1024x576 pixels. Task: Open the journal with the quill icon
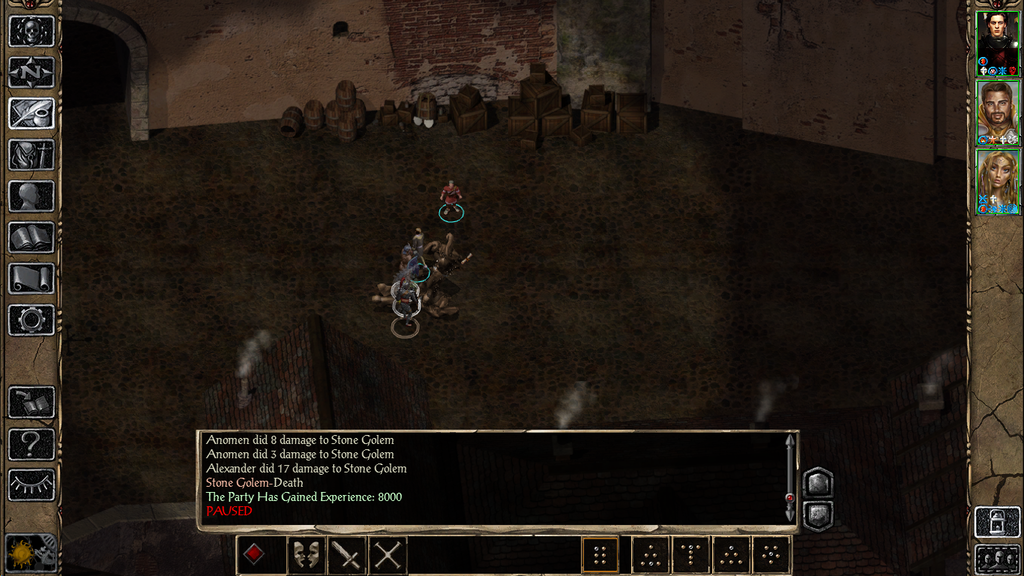(31, 113)
